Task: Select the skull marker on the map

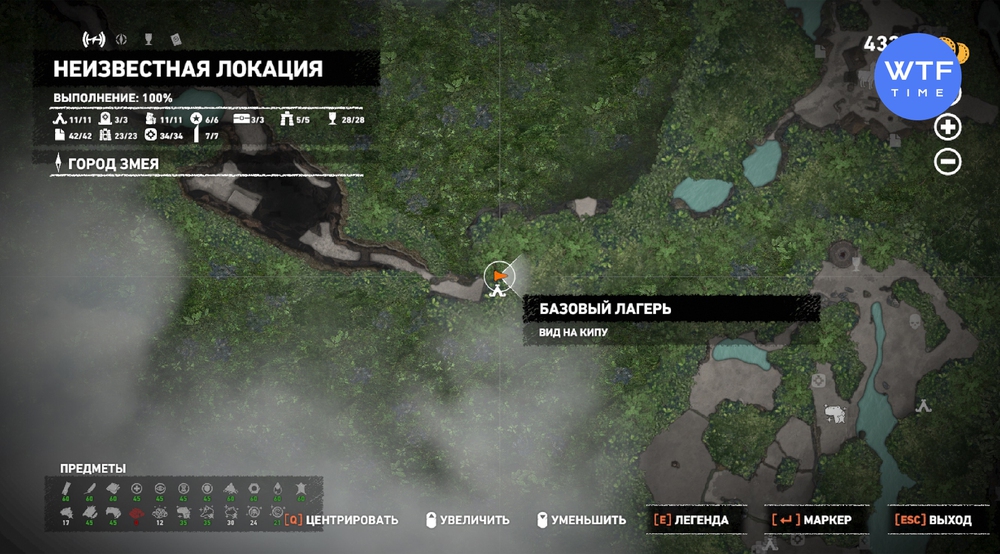Action: click(914, 322)
